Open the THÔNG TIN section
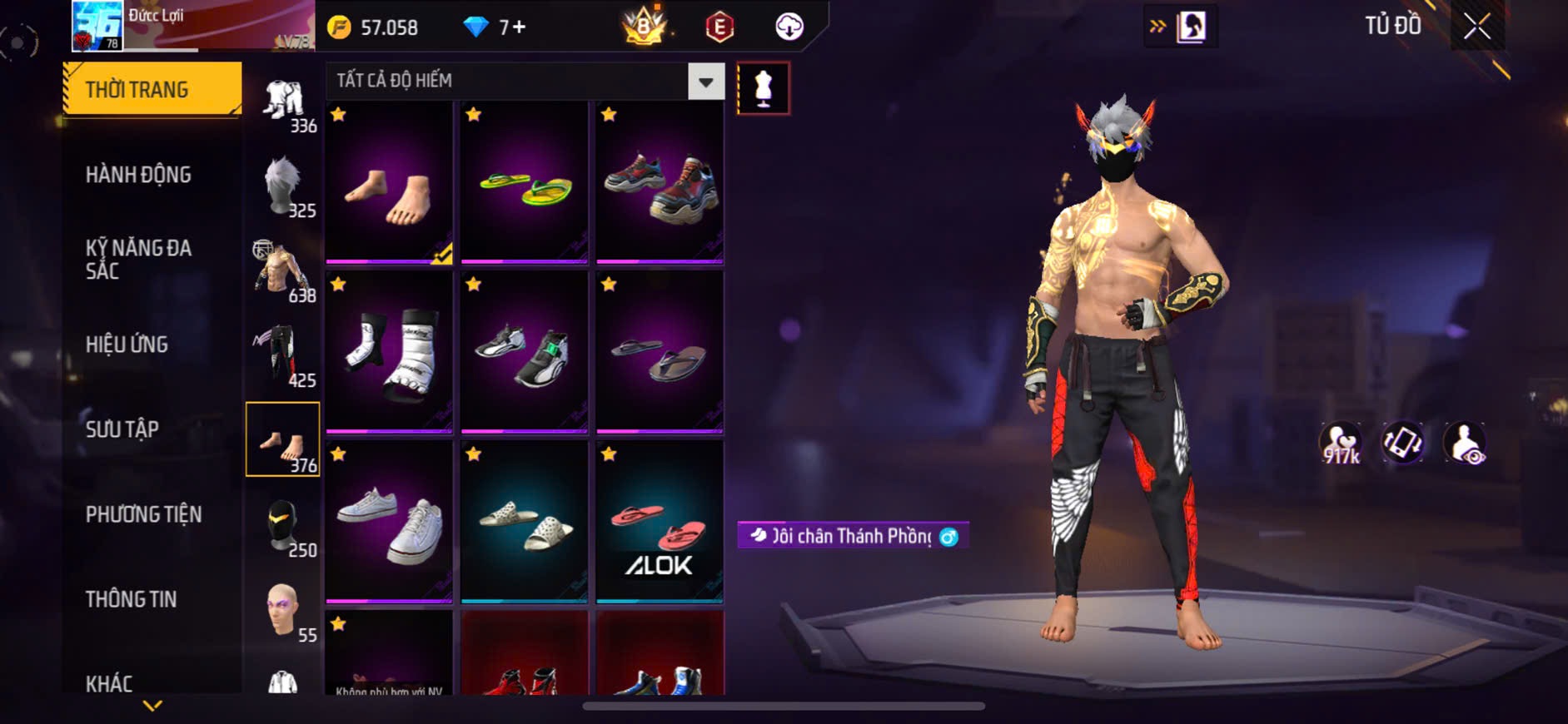This screenshot has height=724, width=1568. [131, 599]
